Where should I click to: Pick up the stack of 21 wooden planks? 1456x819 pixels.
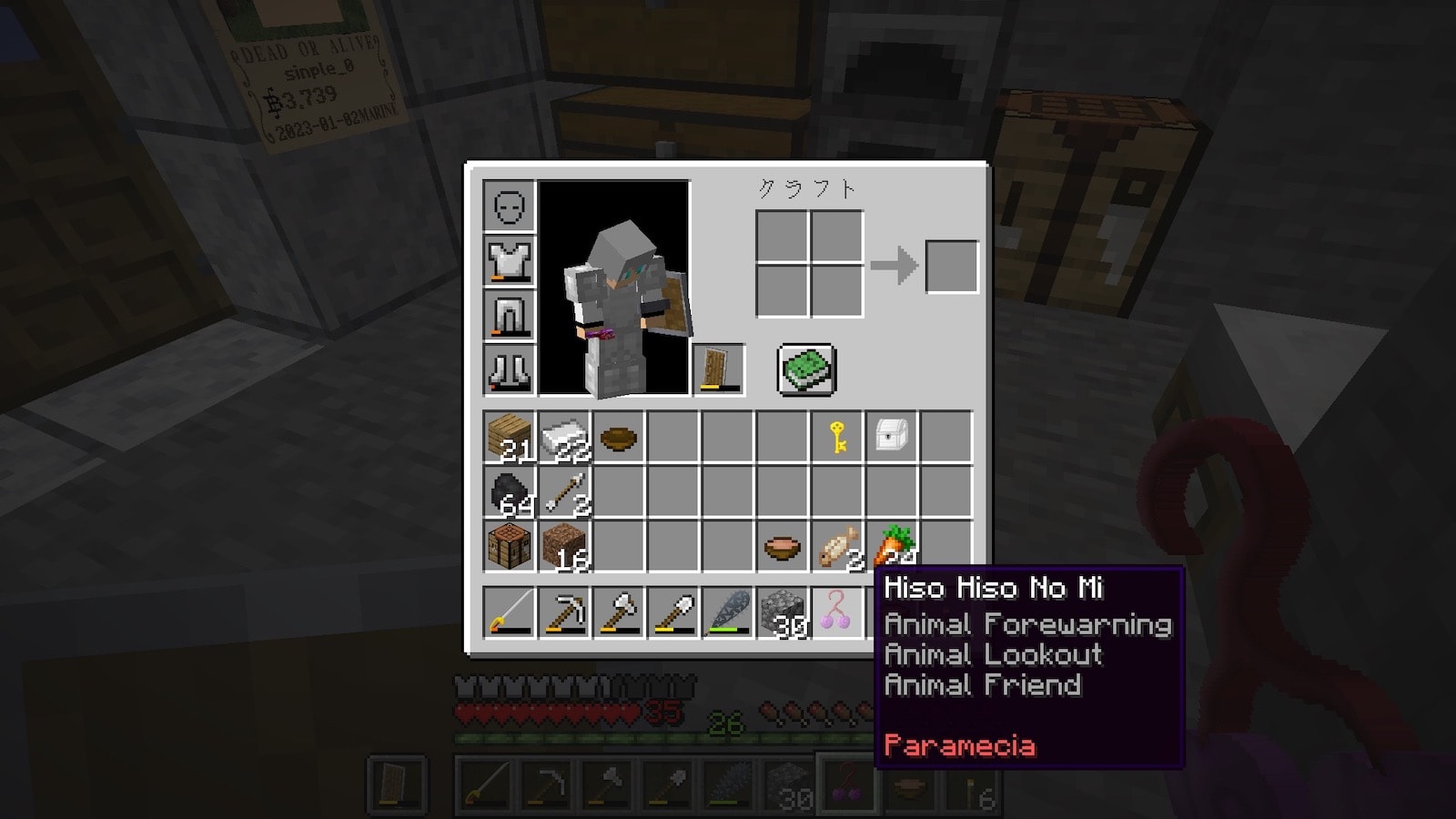510,438
